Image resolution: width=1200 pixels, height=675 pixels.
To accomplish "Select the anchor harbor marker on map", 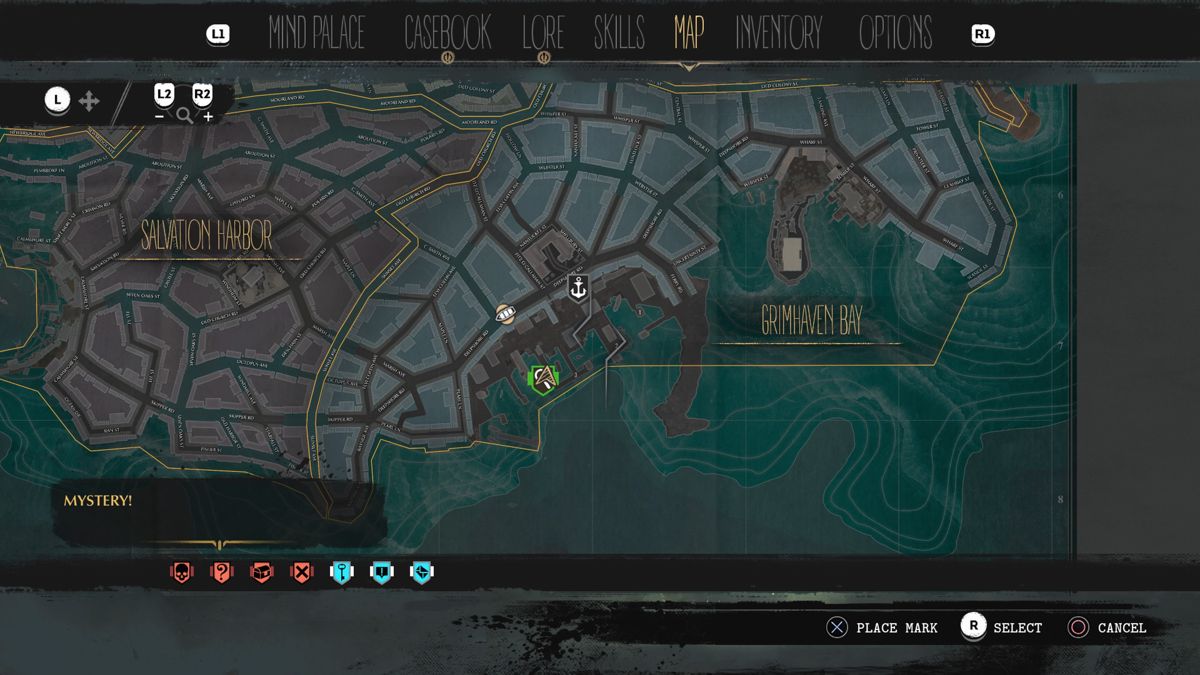I will [577, 289].
